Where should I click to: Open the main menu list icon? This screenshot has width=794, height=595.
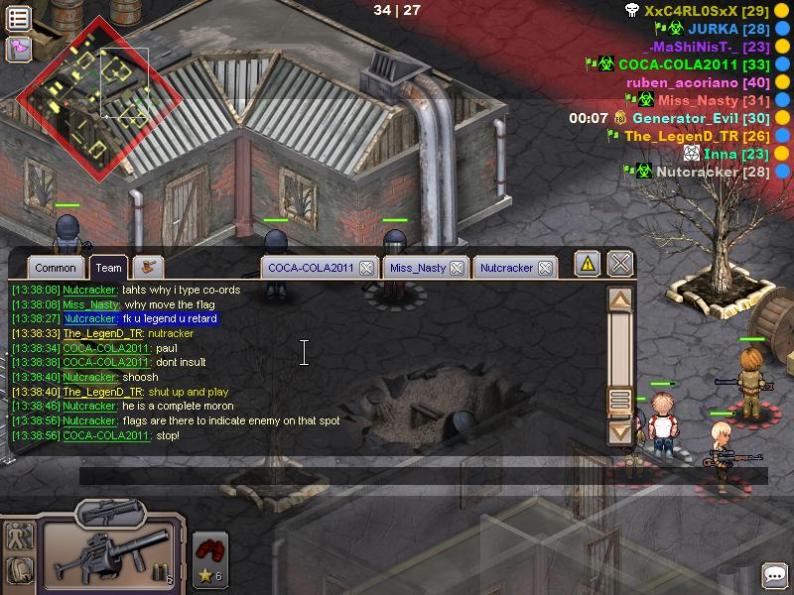click(19, 19)
